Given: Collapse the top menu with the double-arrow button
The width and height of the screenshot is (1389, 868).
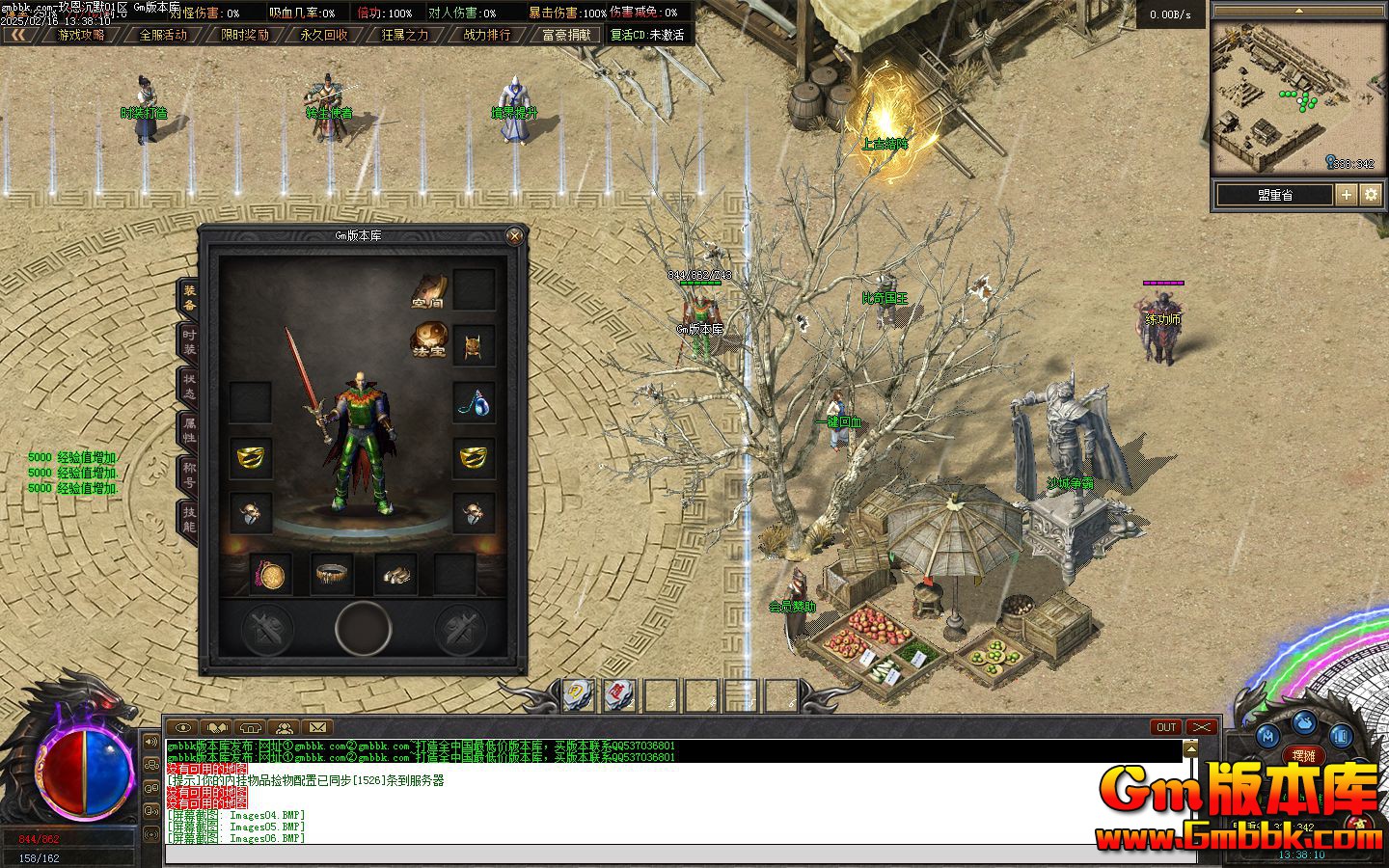Looking at the screenshot, I should click(18, 35).
